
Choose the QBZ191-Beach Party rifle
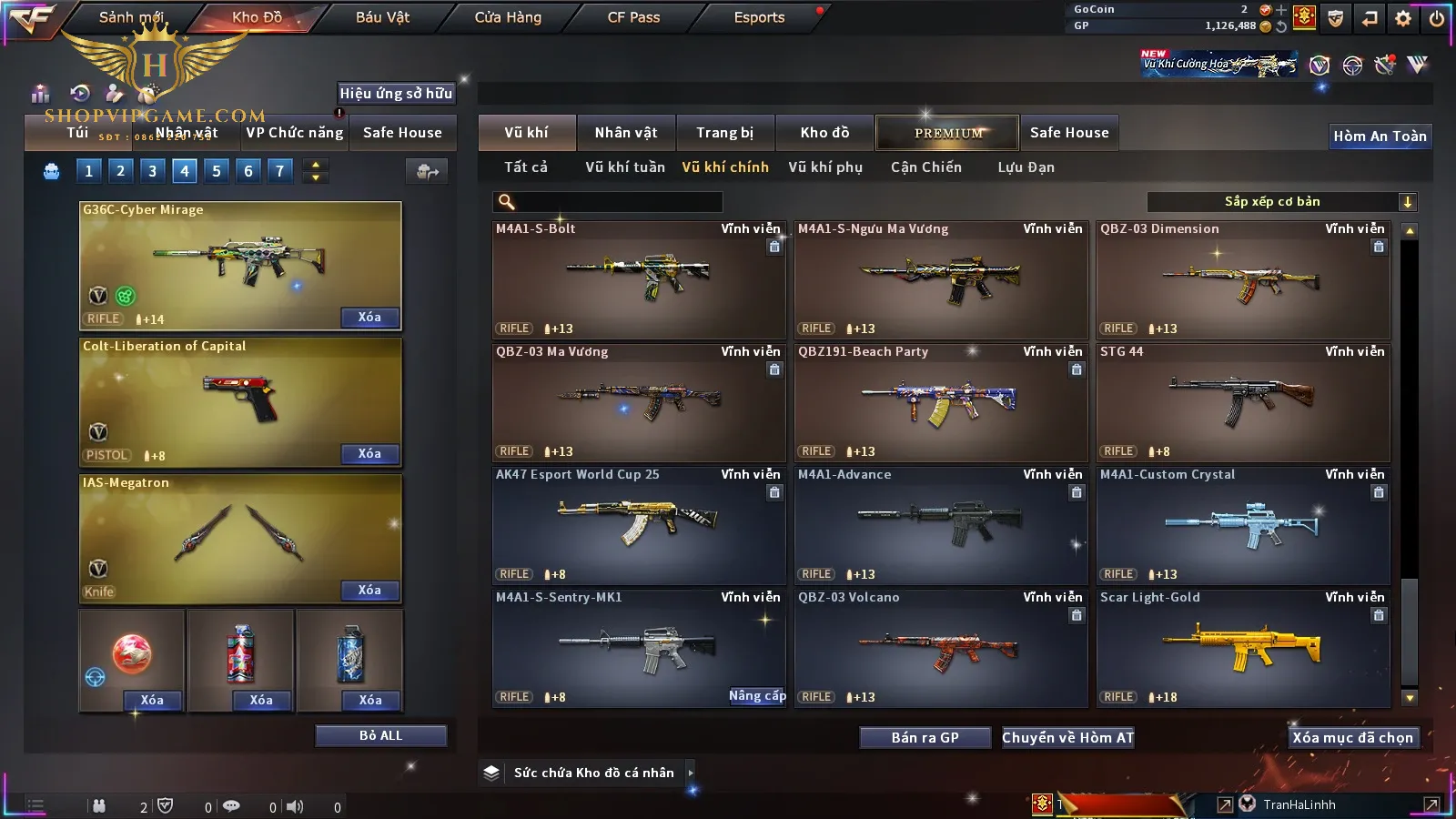(x=941, y=402)
